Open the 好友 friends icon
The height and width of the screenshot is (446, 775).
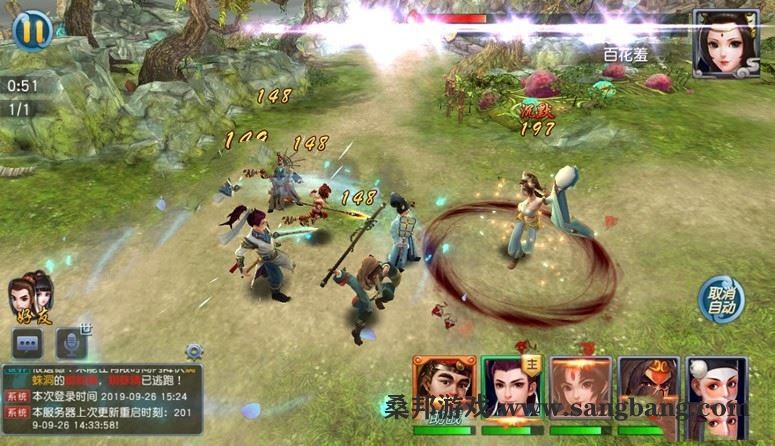point(30,298)
